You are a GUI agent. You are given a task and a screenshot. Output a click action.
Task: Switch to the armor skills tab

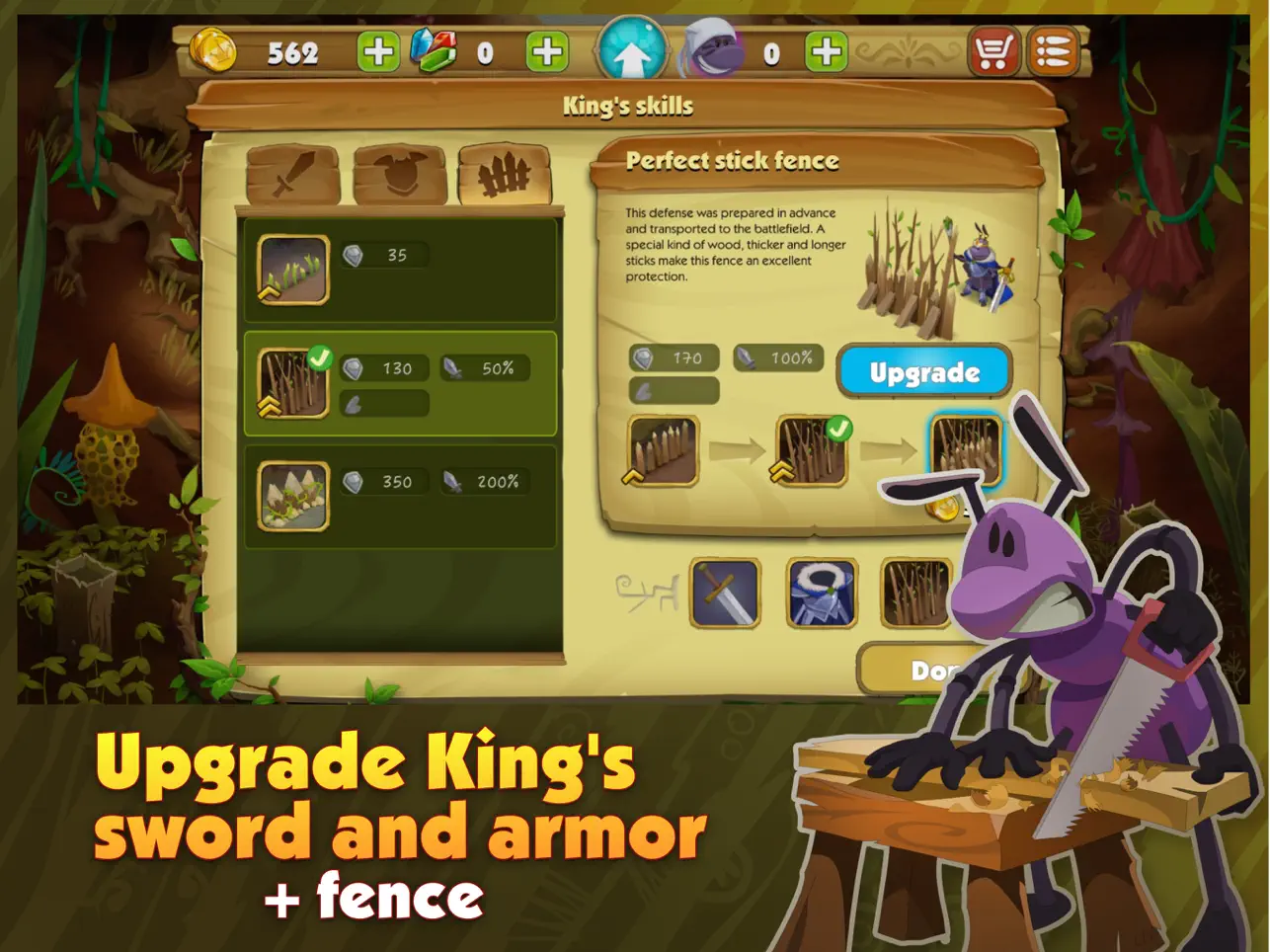point(400,176)
